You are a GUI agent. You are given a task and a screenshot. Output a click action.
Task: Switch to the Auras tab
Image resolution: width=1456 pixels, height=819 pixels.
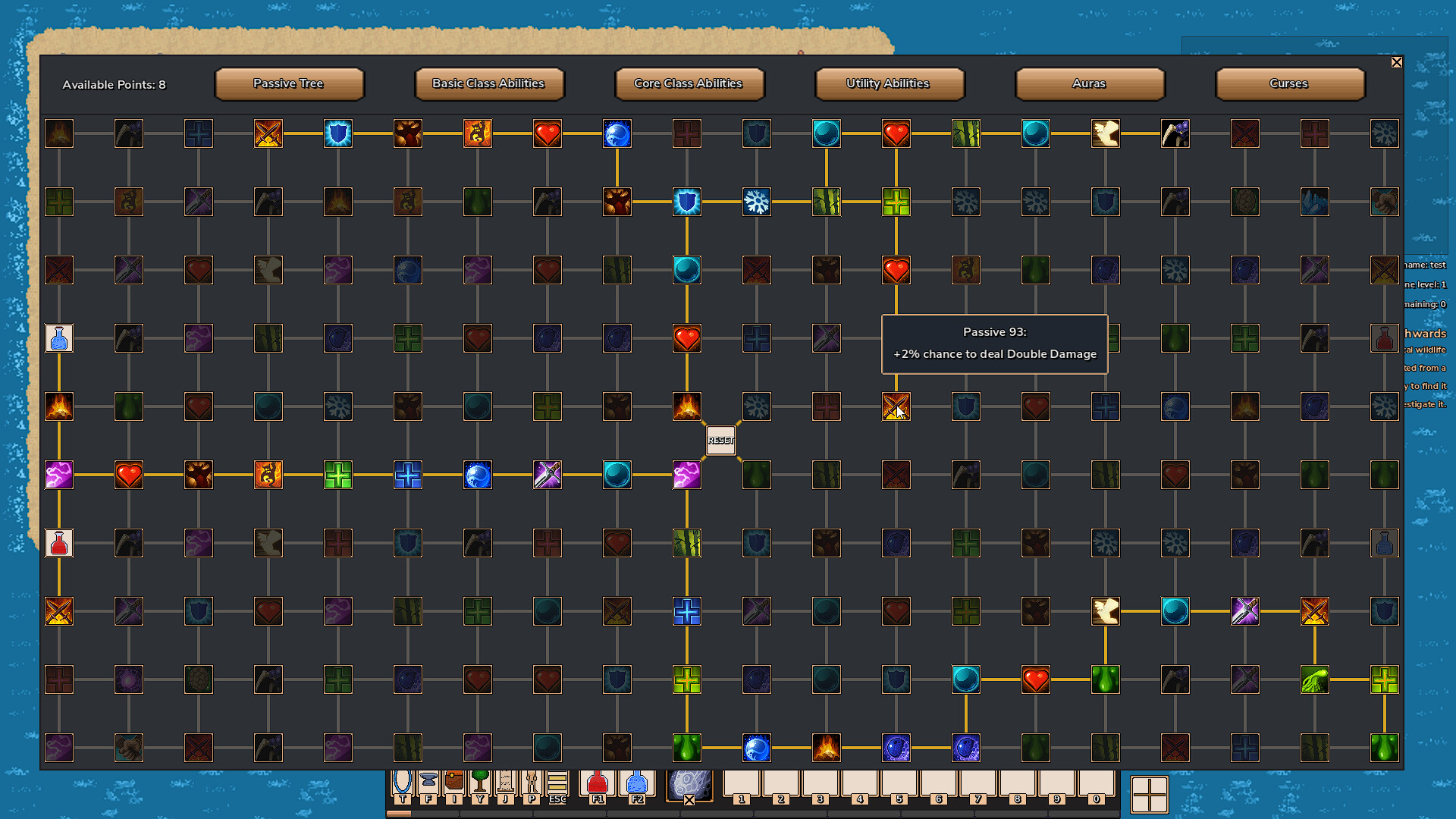[1088, 83]
